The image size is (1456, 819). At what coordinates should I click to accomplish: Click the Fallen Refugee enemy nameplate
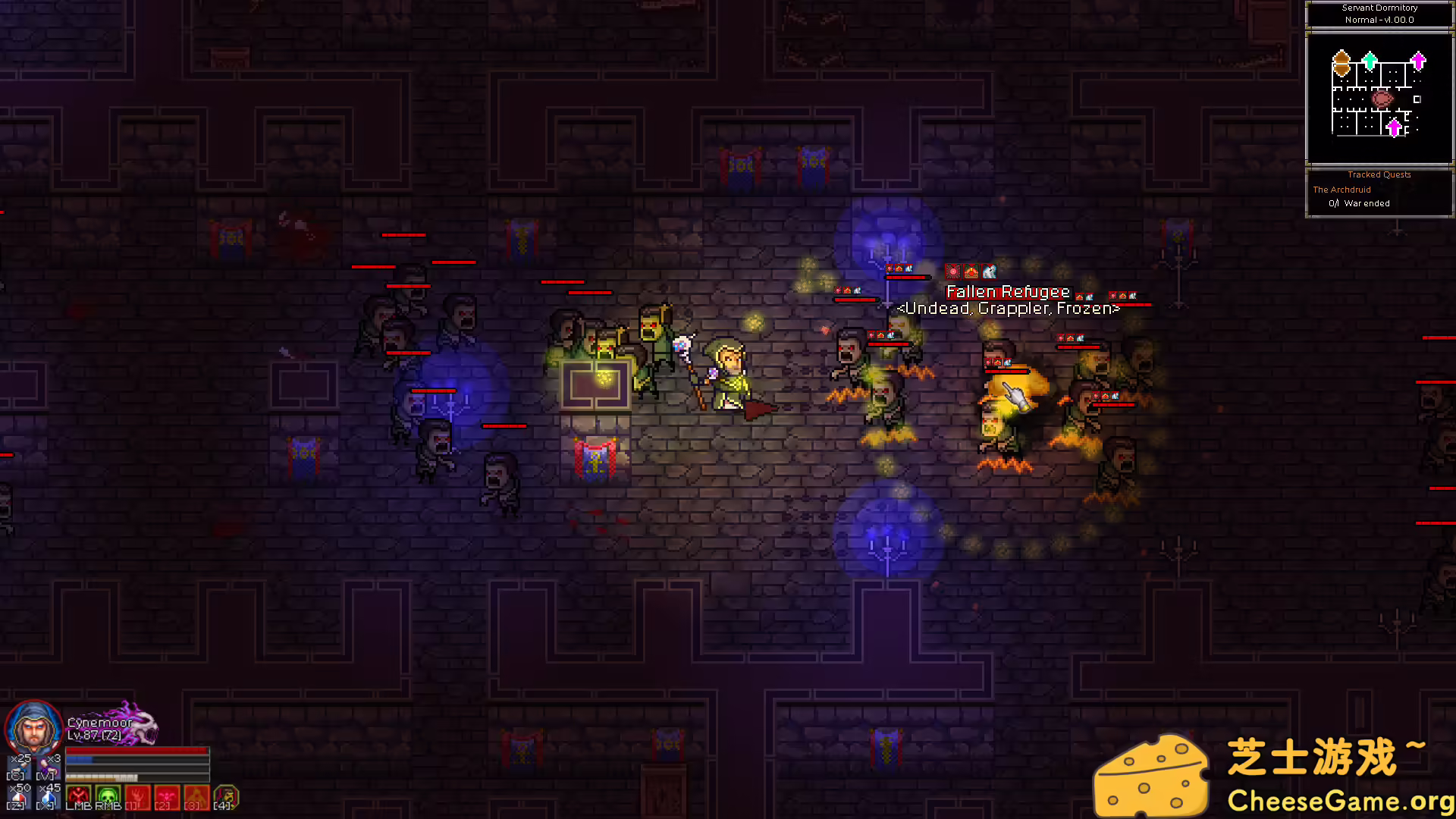[x=1007, y=291]
